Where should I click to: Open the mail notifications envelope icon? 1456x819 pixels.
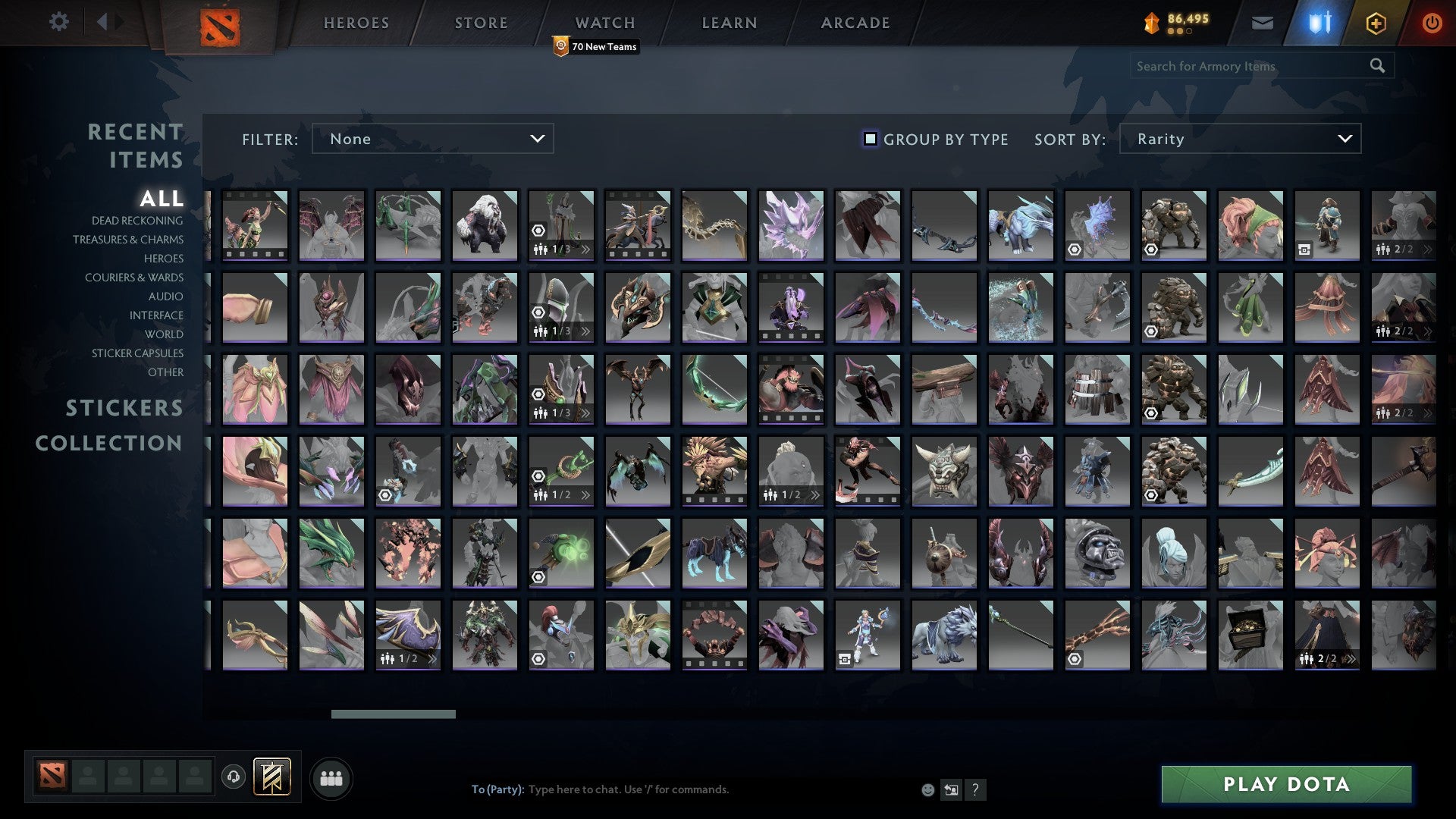pyautogui.click(x=1263, y=23)
